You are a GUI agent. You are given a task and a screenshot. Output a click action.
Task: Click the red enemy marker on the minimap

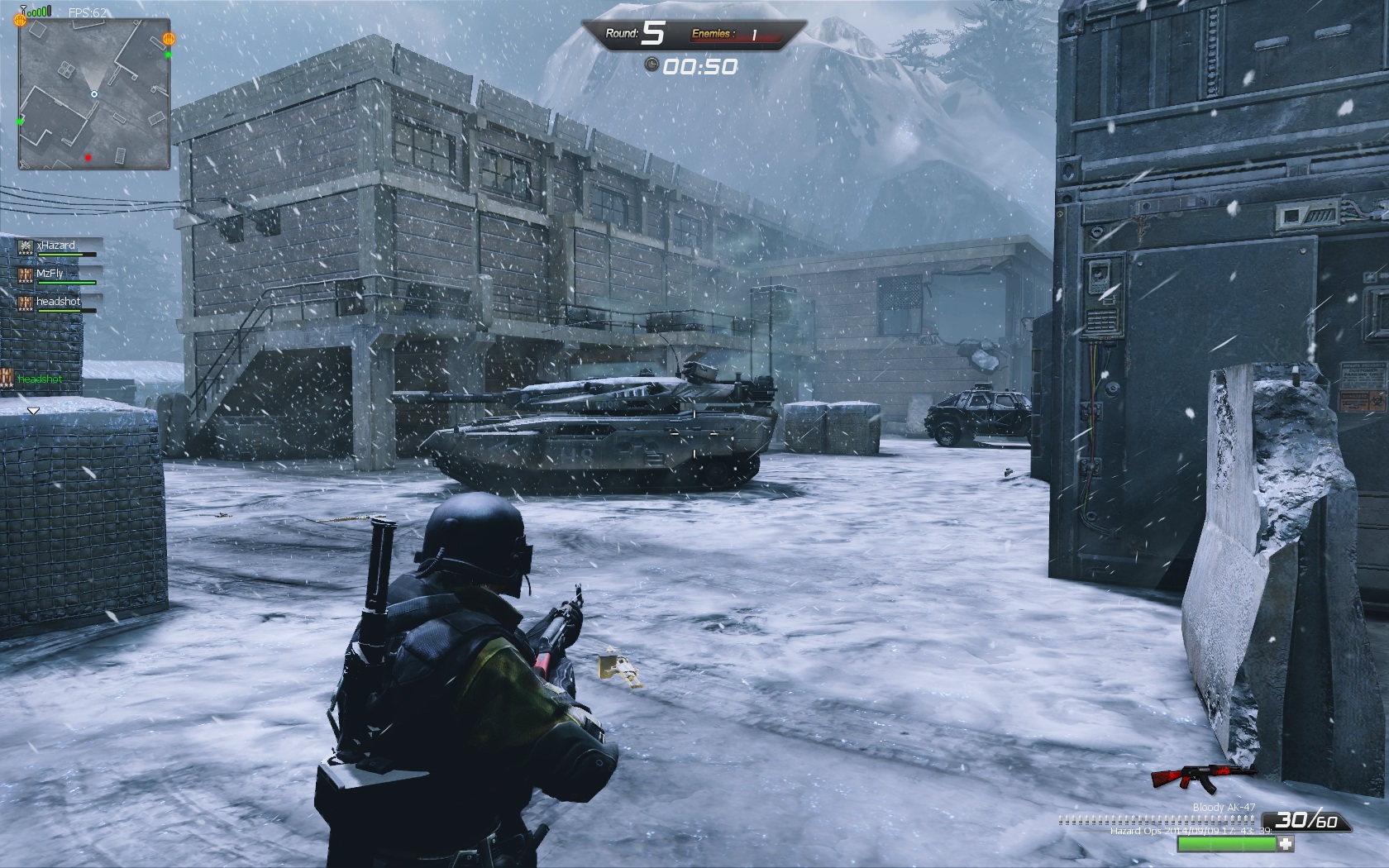coord(88,157)
